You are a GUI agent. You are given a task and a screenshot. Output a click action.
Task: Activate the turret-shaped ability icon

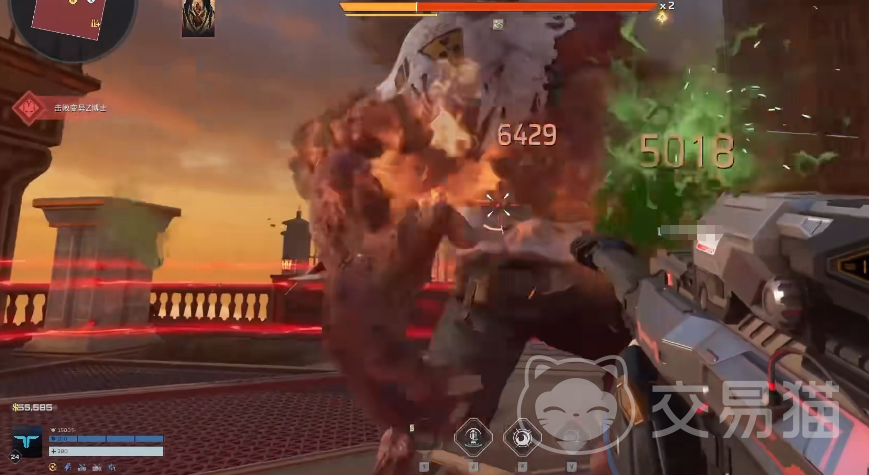pyautogui.click(x=473, y=438)
